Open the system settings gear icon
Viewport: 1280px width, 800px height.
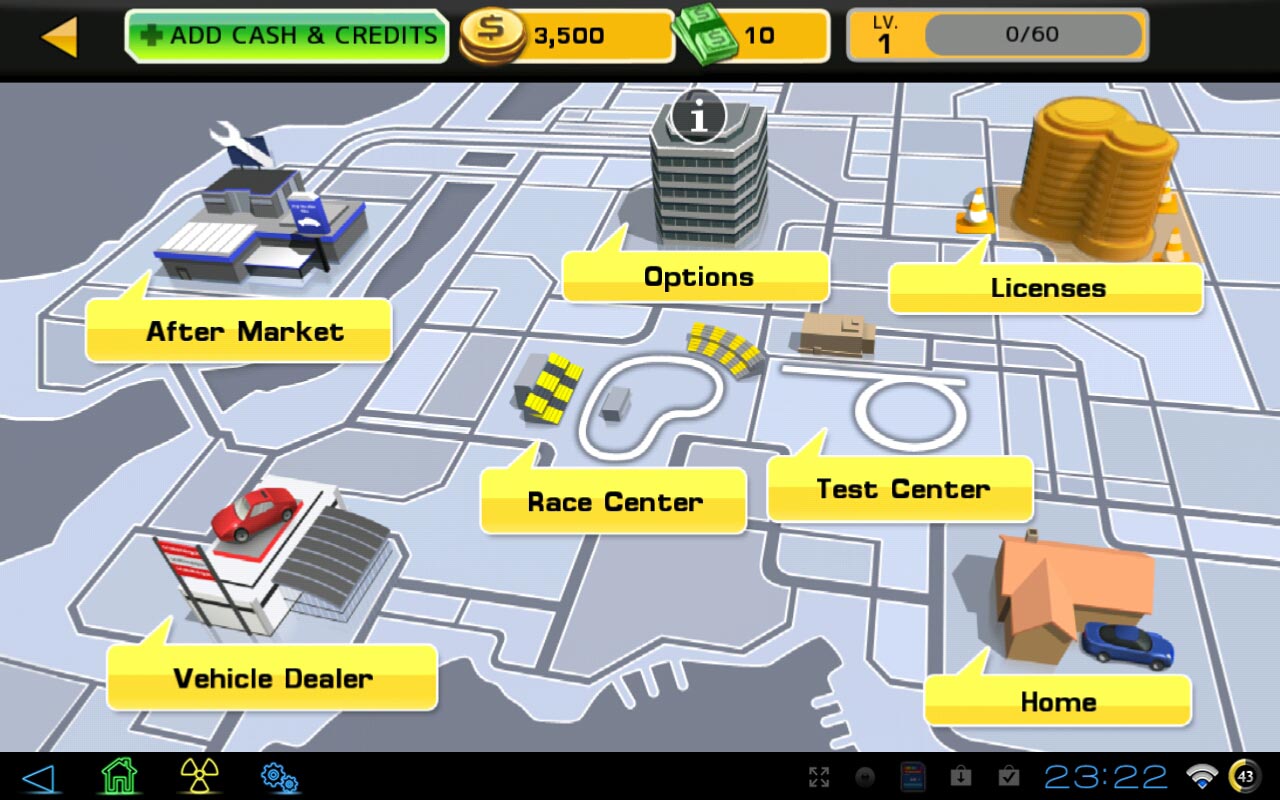(x=279, y=777)
